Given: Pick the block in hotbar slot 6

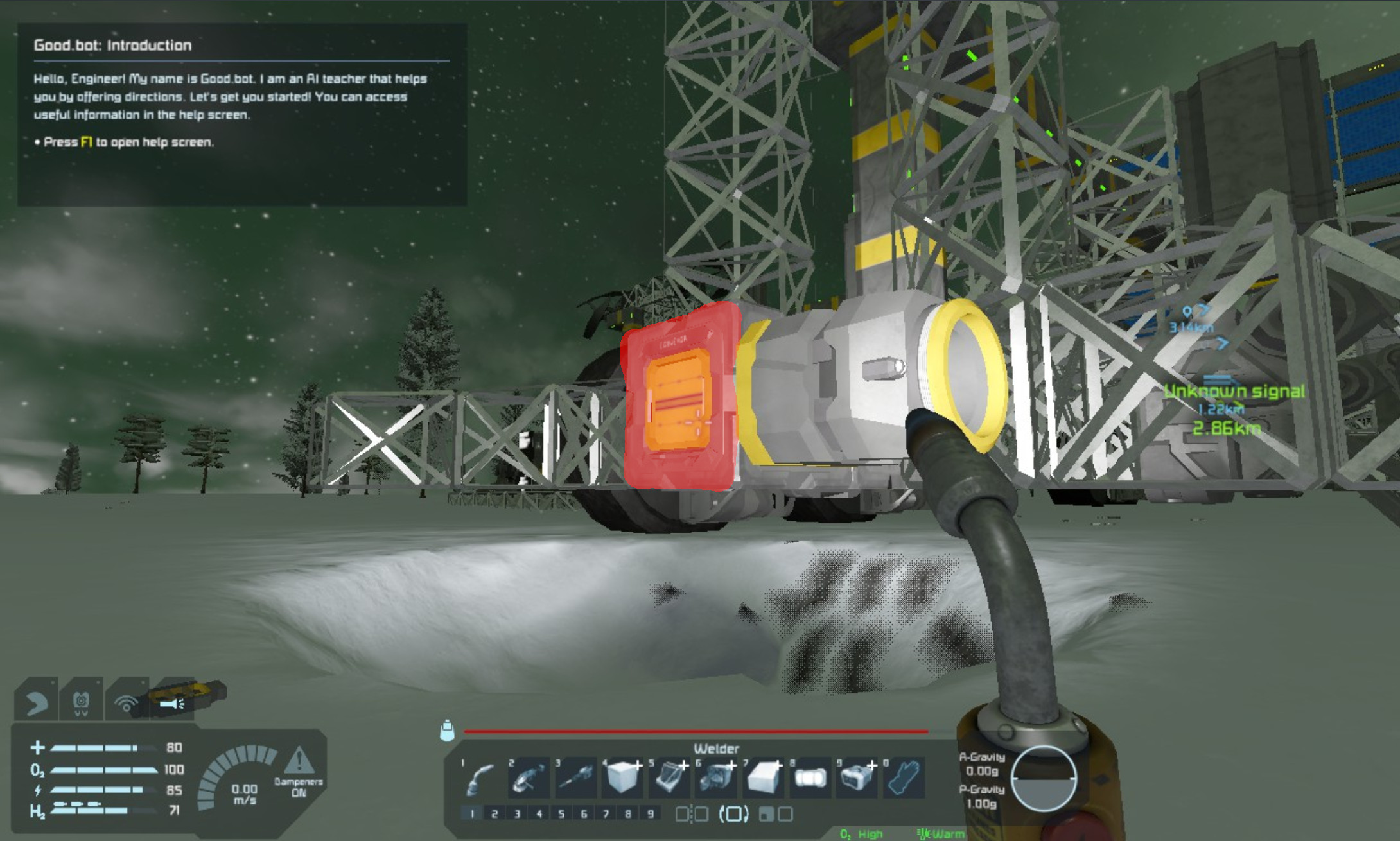Looking at the screenshot, I should pyautogui.click(x=715, y=777).
